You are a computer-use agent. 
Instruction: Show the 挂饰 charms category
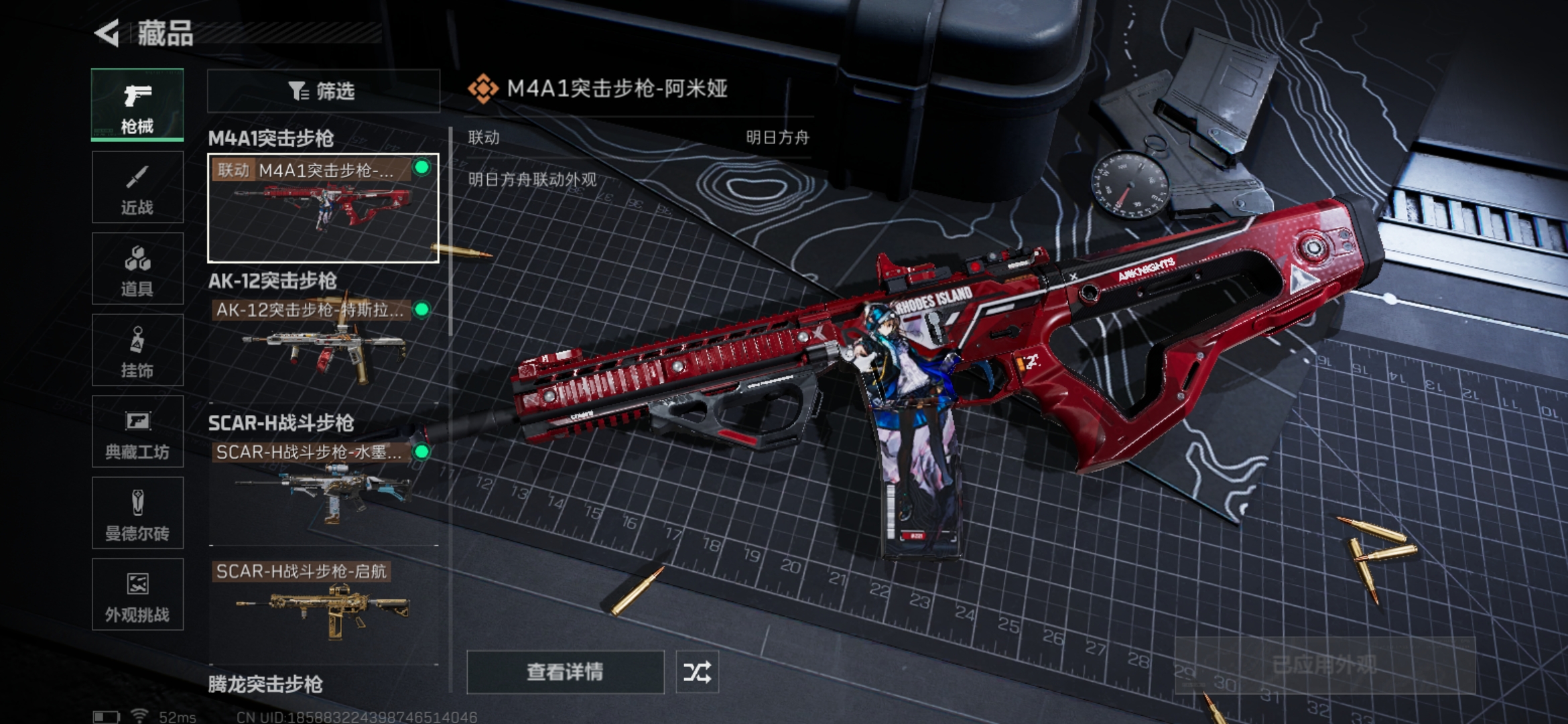point(137,350)
